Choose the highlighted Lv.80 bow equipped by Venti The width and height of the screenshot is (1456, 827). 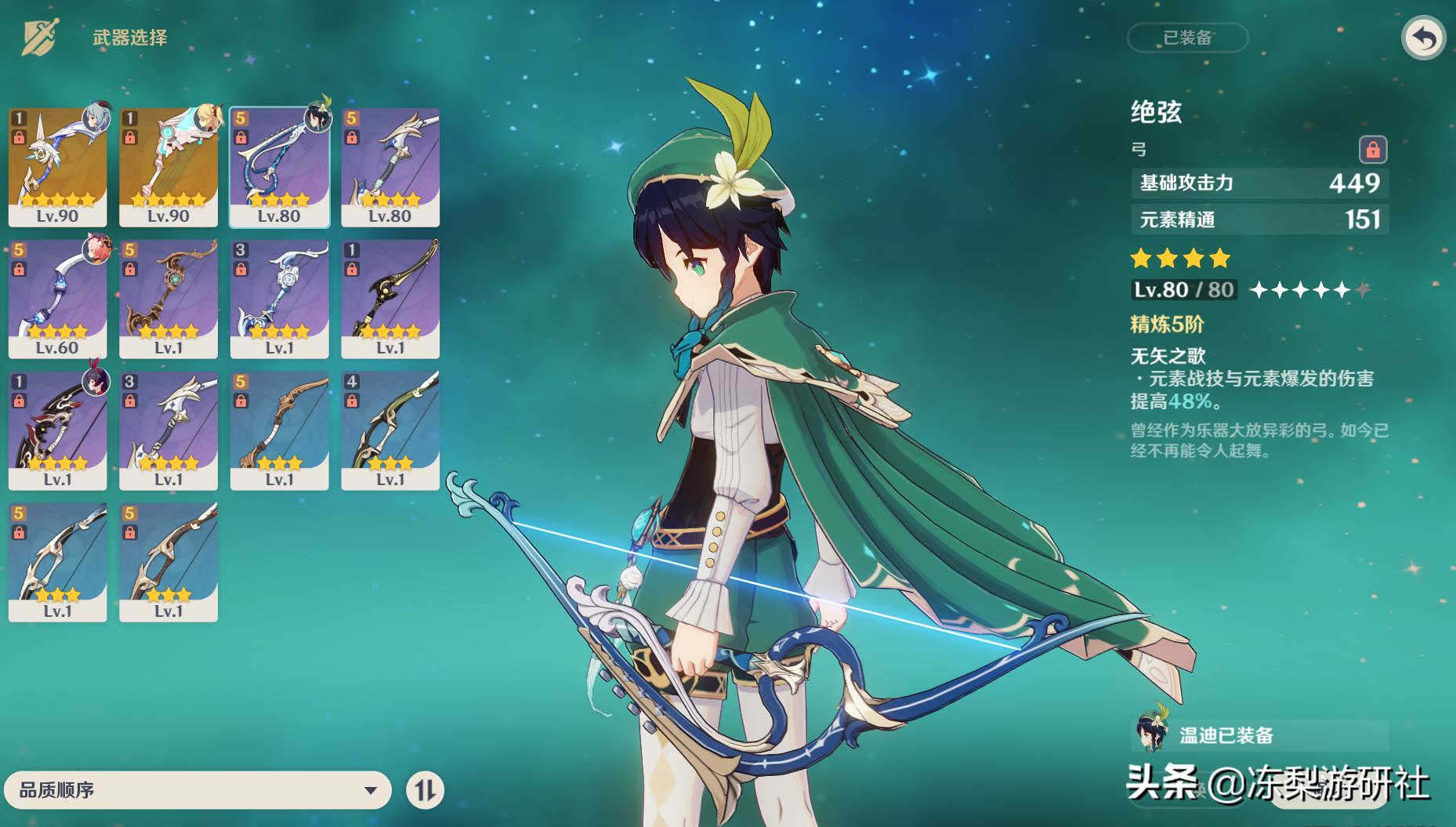tap(280, 167)
